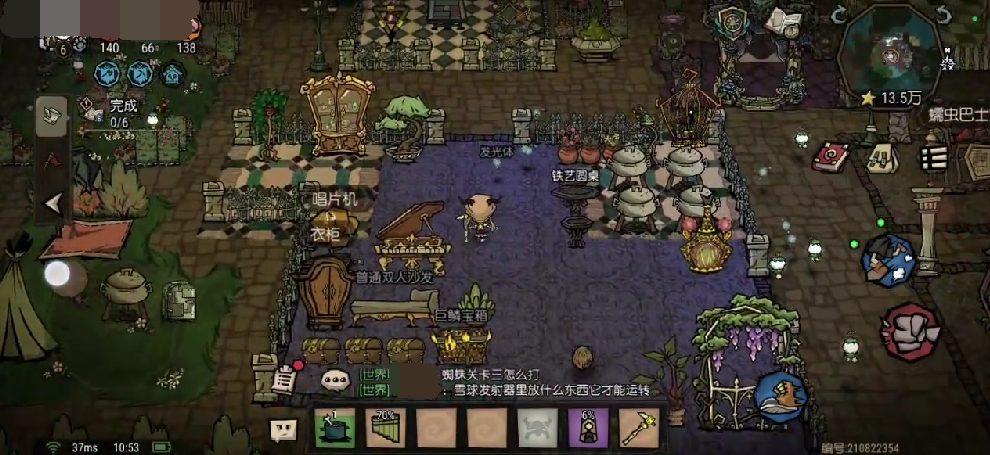Open the chat speech bubble button
The height and width of the screenshot is (455, 990).
pyautogui.click(x=284, y=430)
